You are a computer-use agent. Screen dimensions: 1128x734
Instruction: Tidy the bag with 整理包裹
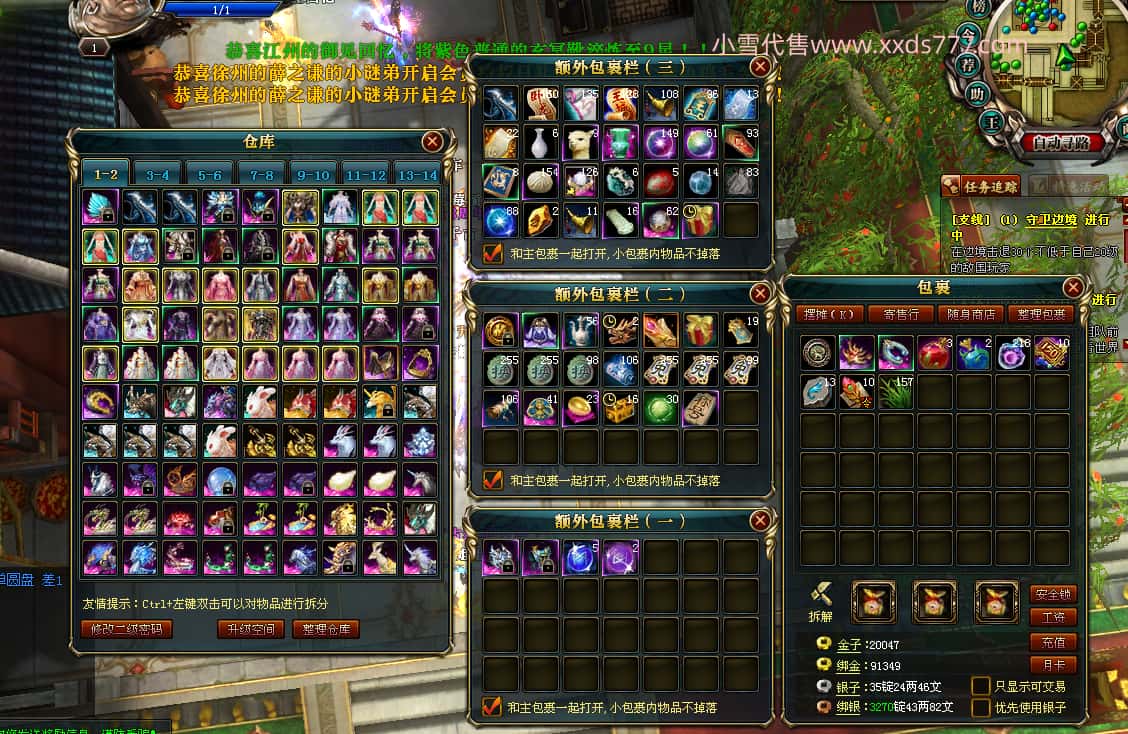click(1039, 314)
